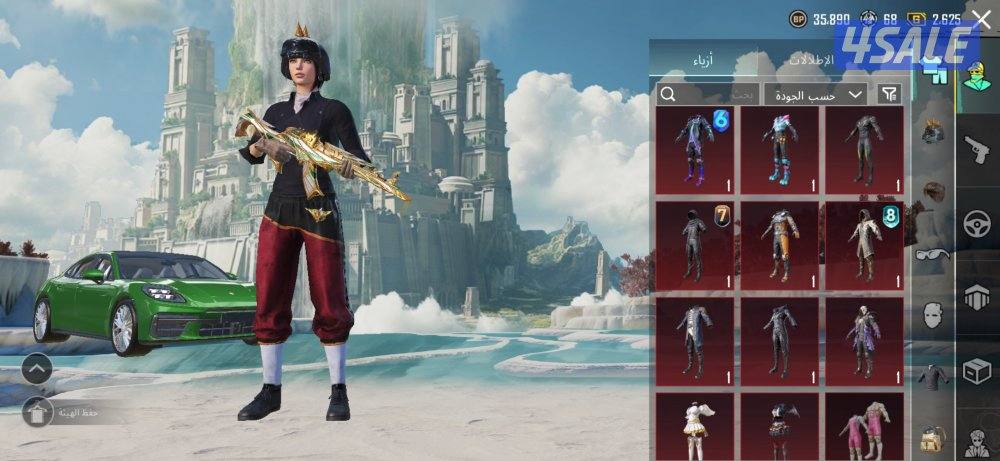
Task: Open the glasses subcategory
Action: point(933,254)
